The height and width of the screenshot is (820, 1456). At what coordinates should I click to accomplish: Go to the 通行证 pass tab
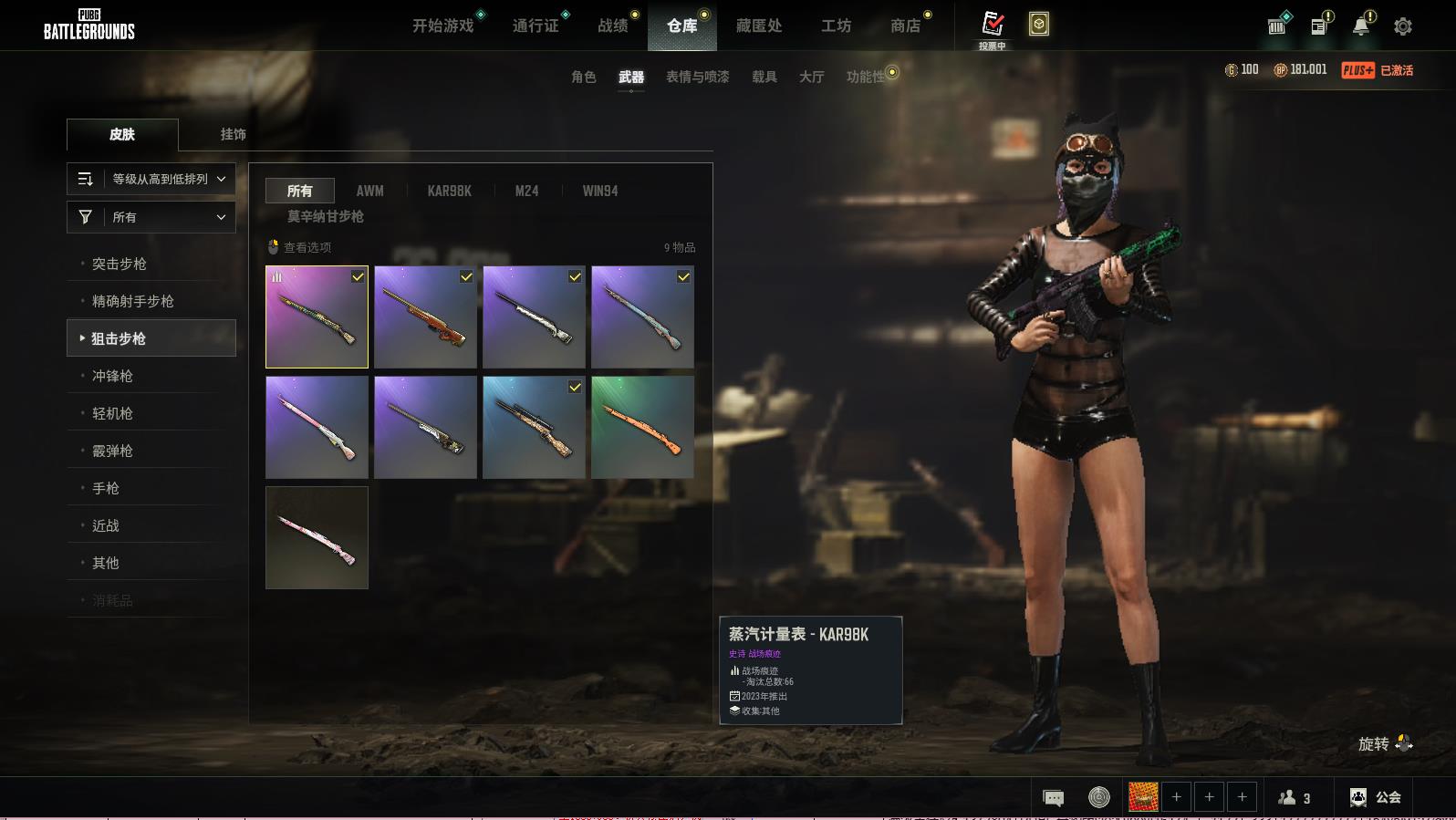(536, 26)
